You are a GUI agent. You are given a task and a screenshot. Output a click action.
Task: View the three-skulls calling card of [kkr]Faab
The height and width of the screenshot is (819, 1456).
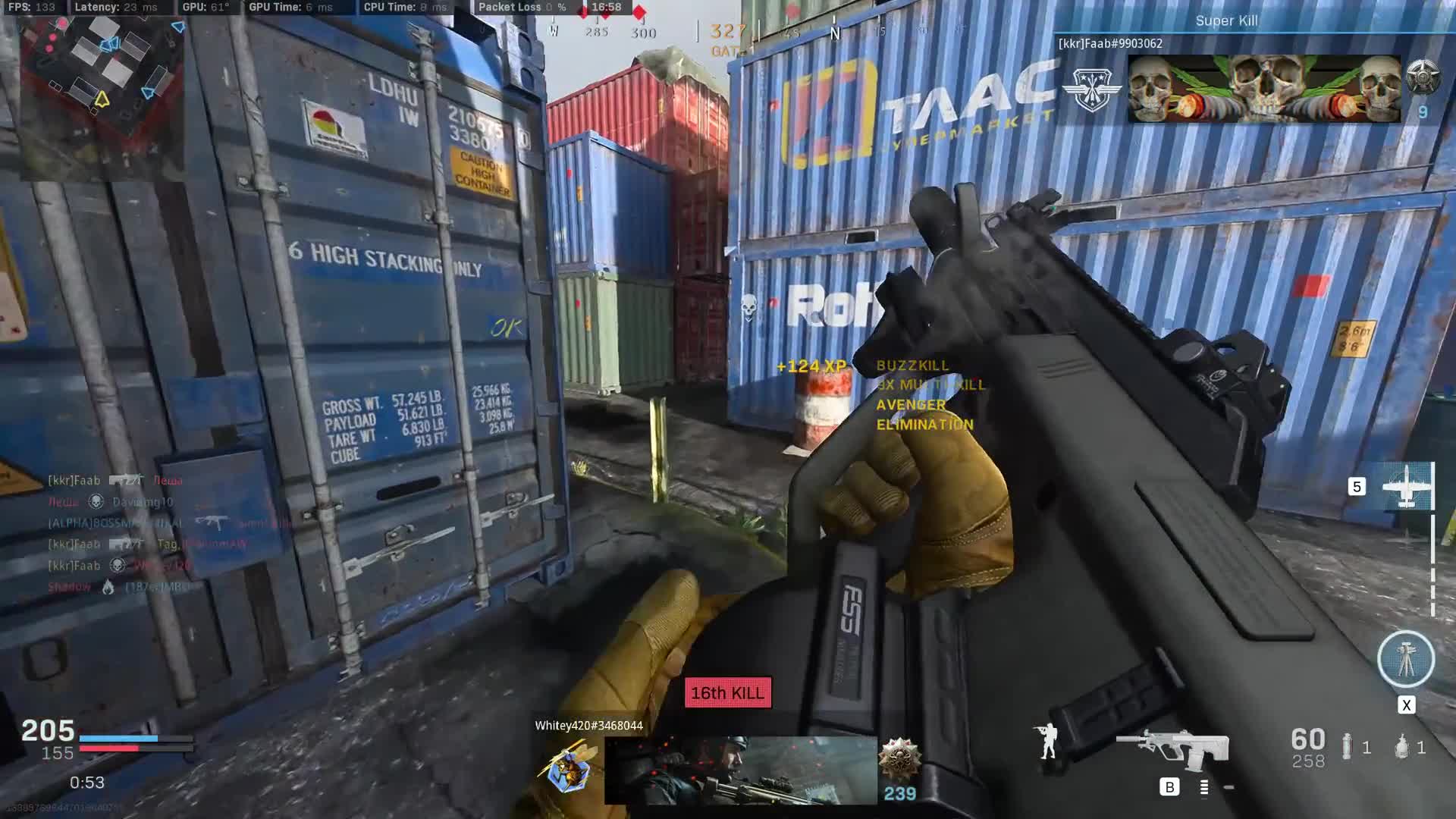(1263, 89)
